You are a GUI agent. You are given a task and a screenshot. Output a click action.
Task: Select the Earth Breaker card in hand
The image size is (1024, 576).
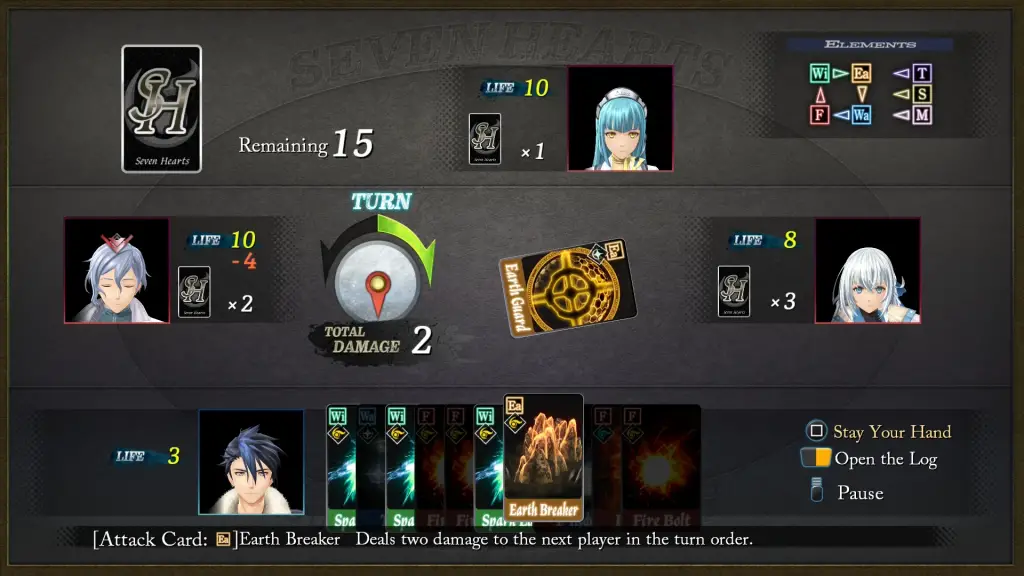tap(543, 458)
